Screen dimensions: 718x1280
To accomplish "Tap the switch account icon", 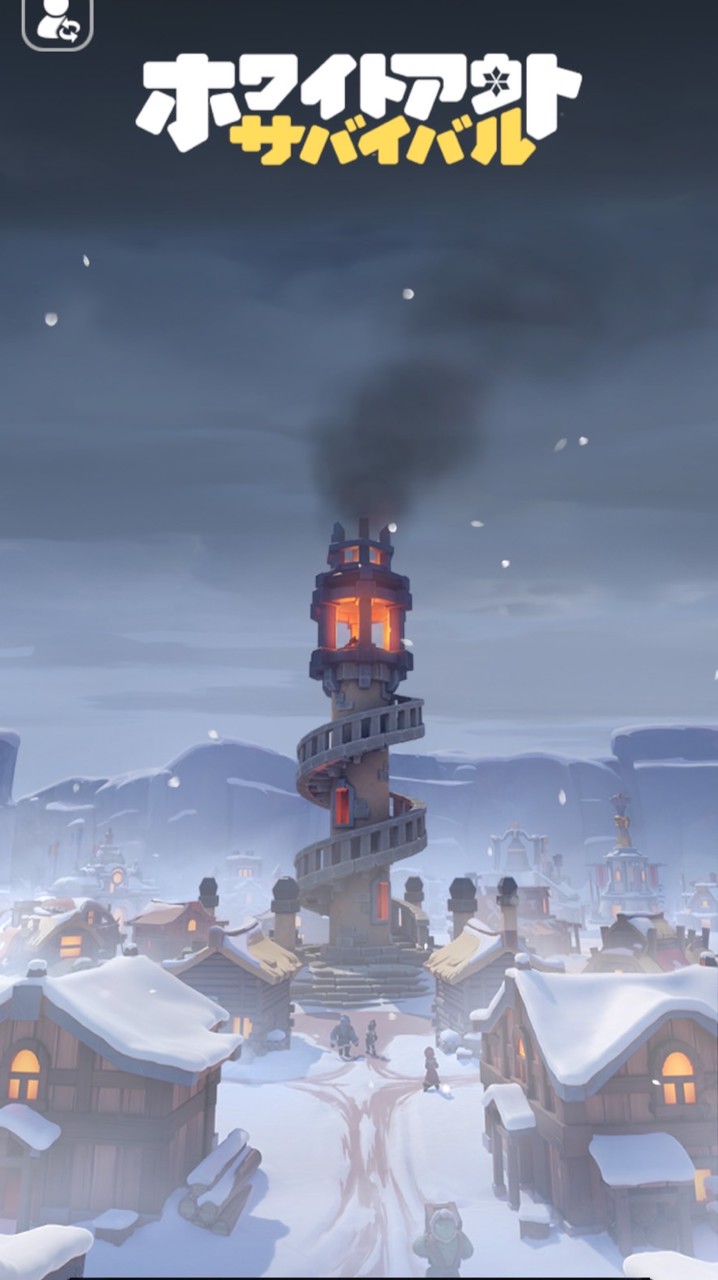I will [57, 22].
